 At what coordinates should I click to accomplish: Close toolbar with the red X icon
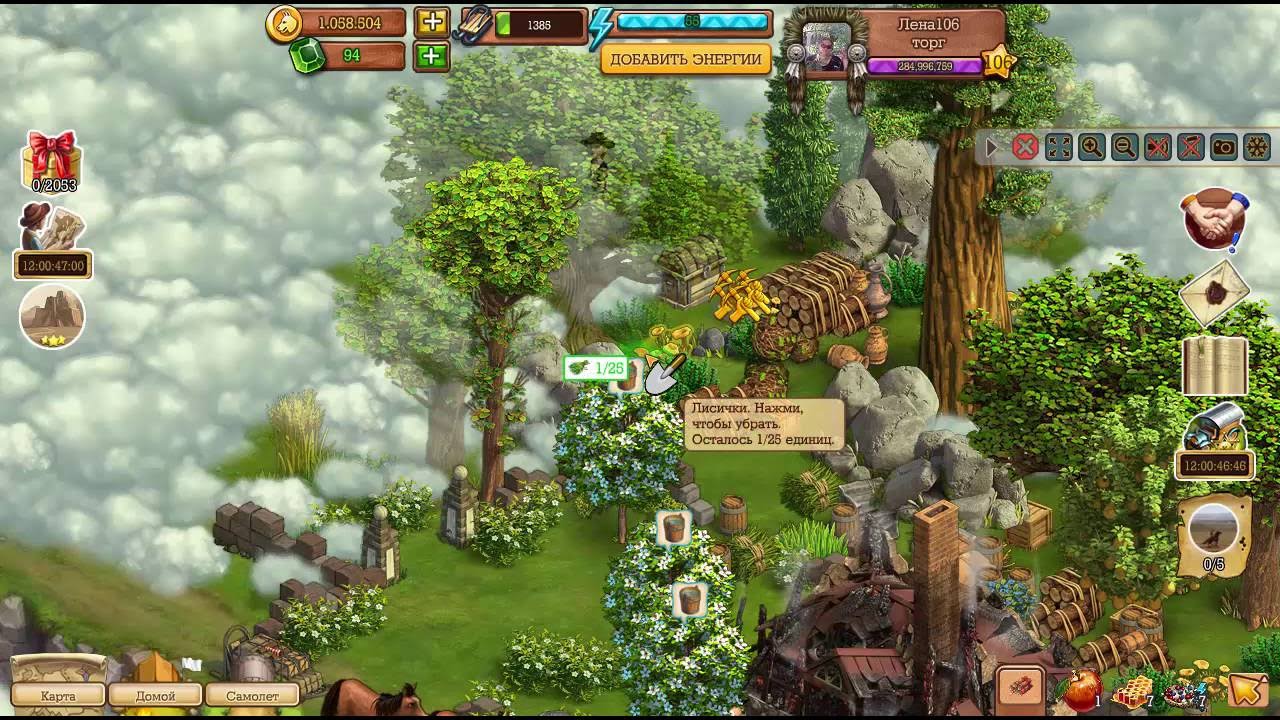pos(1025,148)
